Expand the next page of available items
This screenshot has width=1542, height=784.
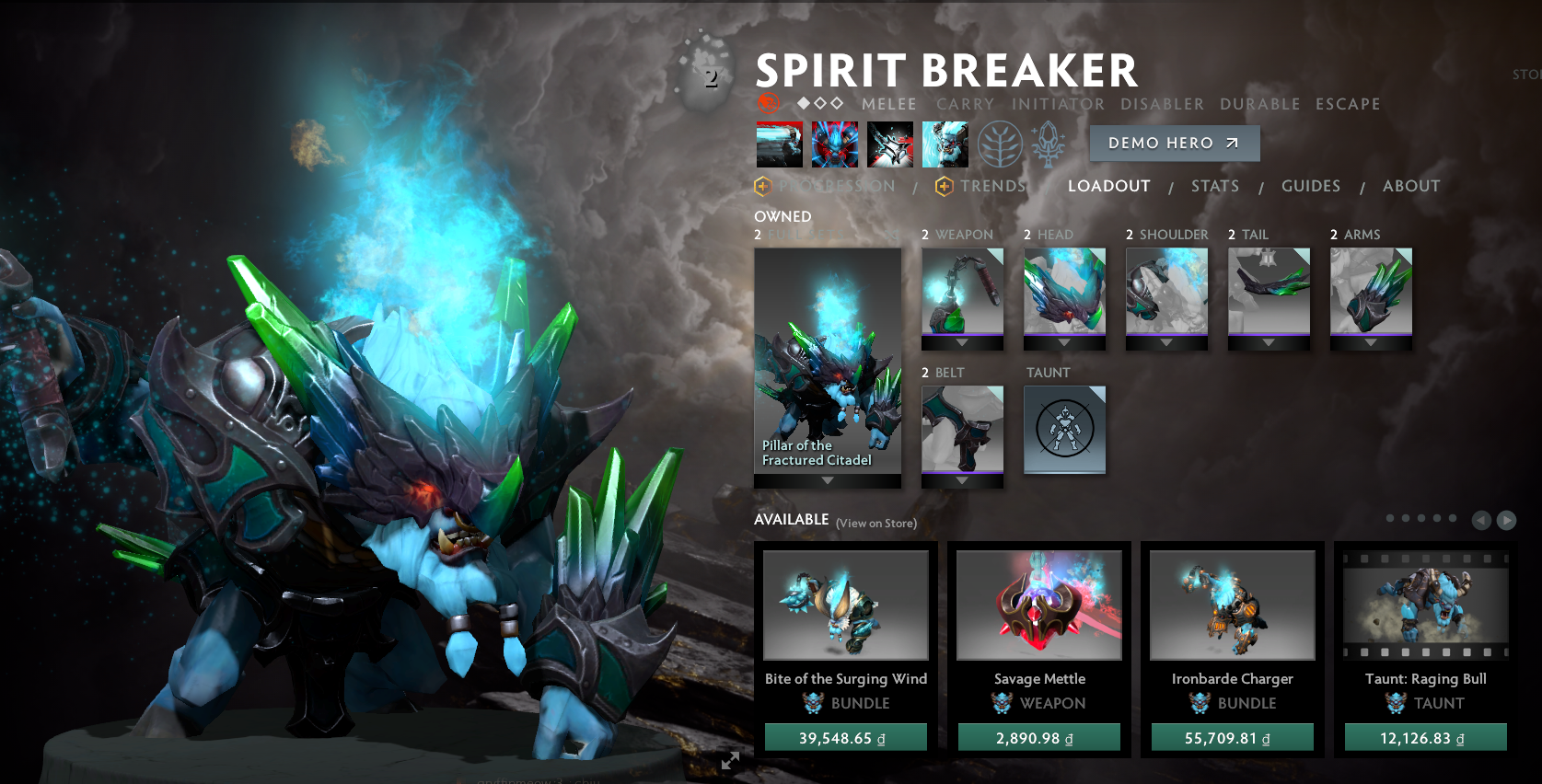pos(1505,520)
